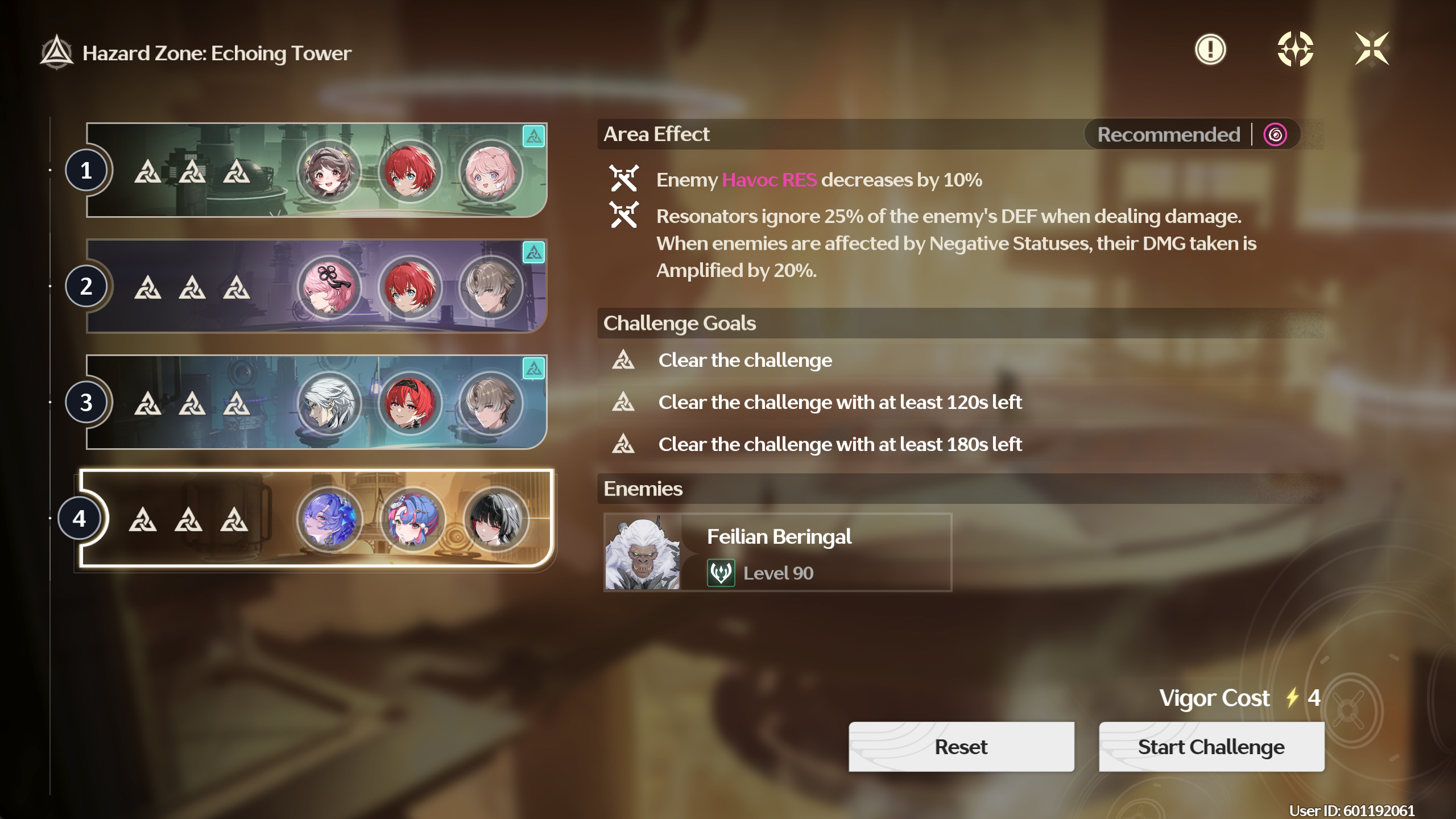Select the purple-haired character on floor 4
Viewport: 1456px width, 819px height.
[x=329, y=519]
